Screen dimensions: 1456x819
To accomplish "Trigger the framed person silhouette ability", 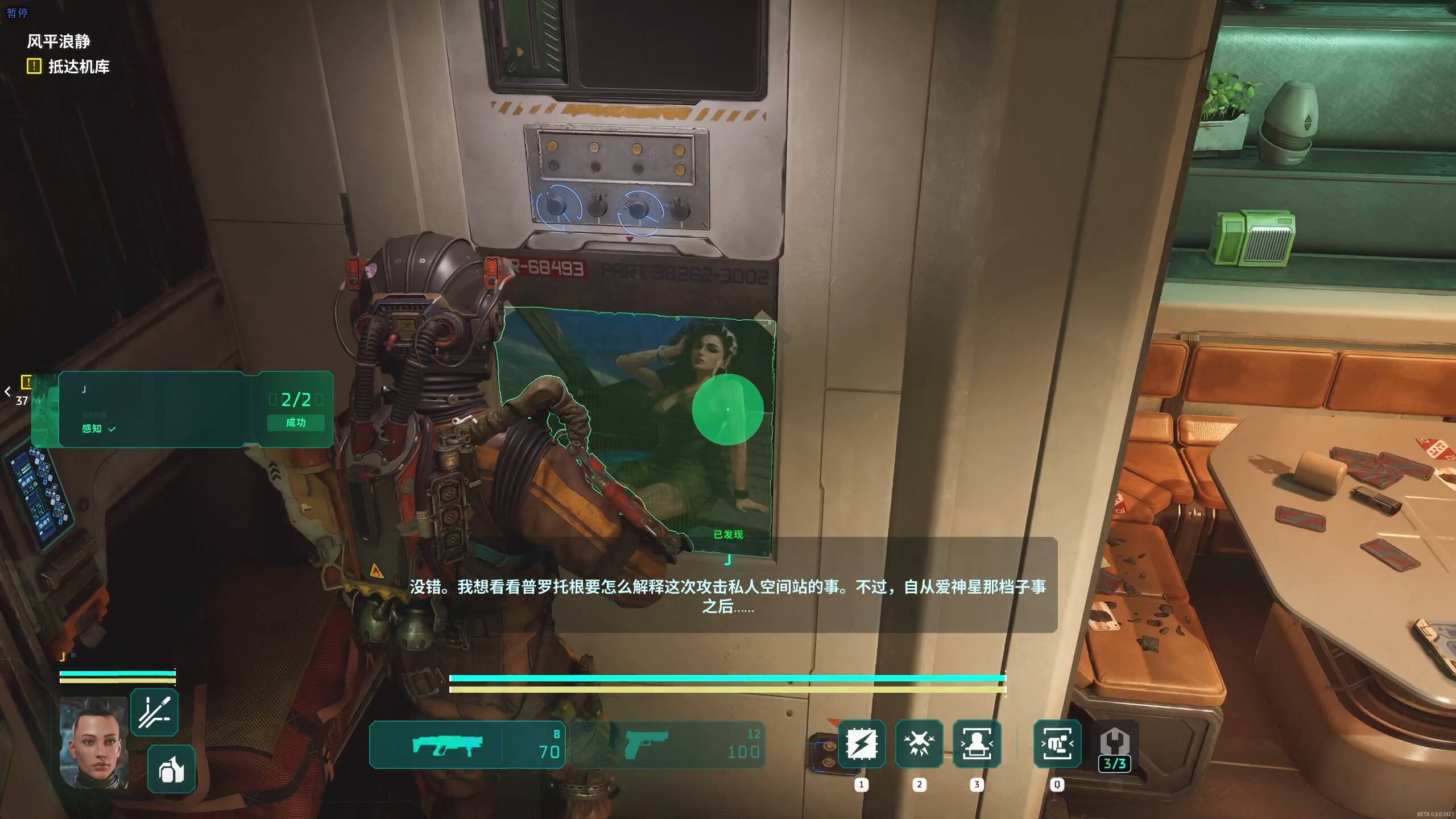I will pyautogui.click(x=977, y=744).
